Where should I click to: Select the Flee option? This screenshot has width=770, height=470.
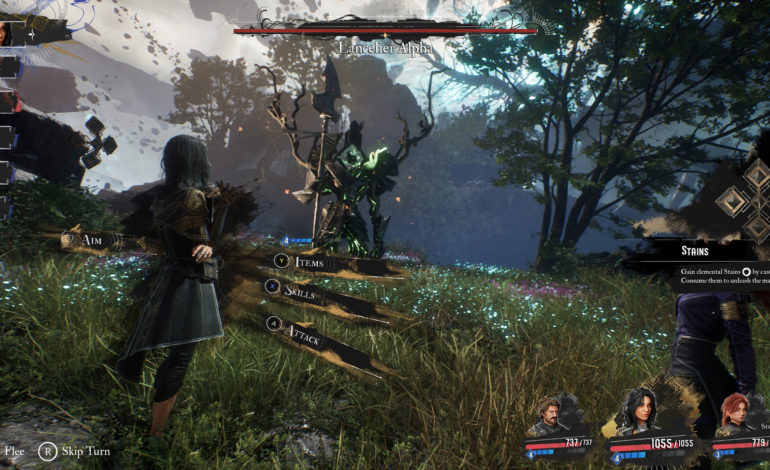coord(12,451)
